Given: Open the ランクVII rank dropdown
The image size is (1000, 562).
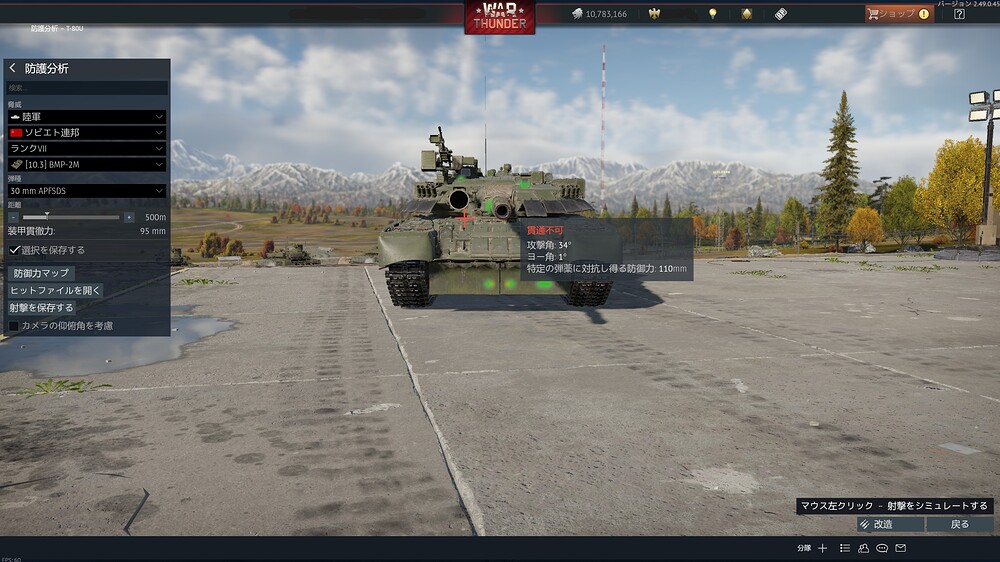Looking at the screenshot, I should (86, 148).
